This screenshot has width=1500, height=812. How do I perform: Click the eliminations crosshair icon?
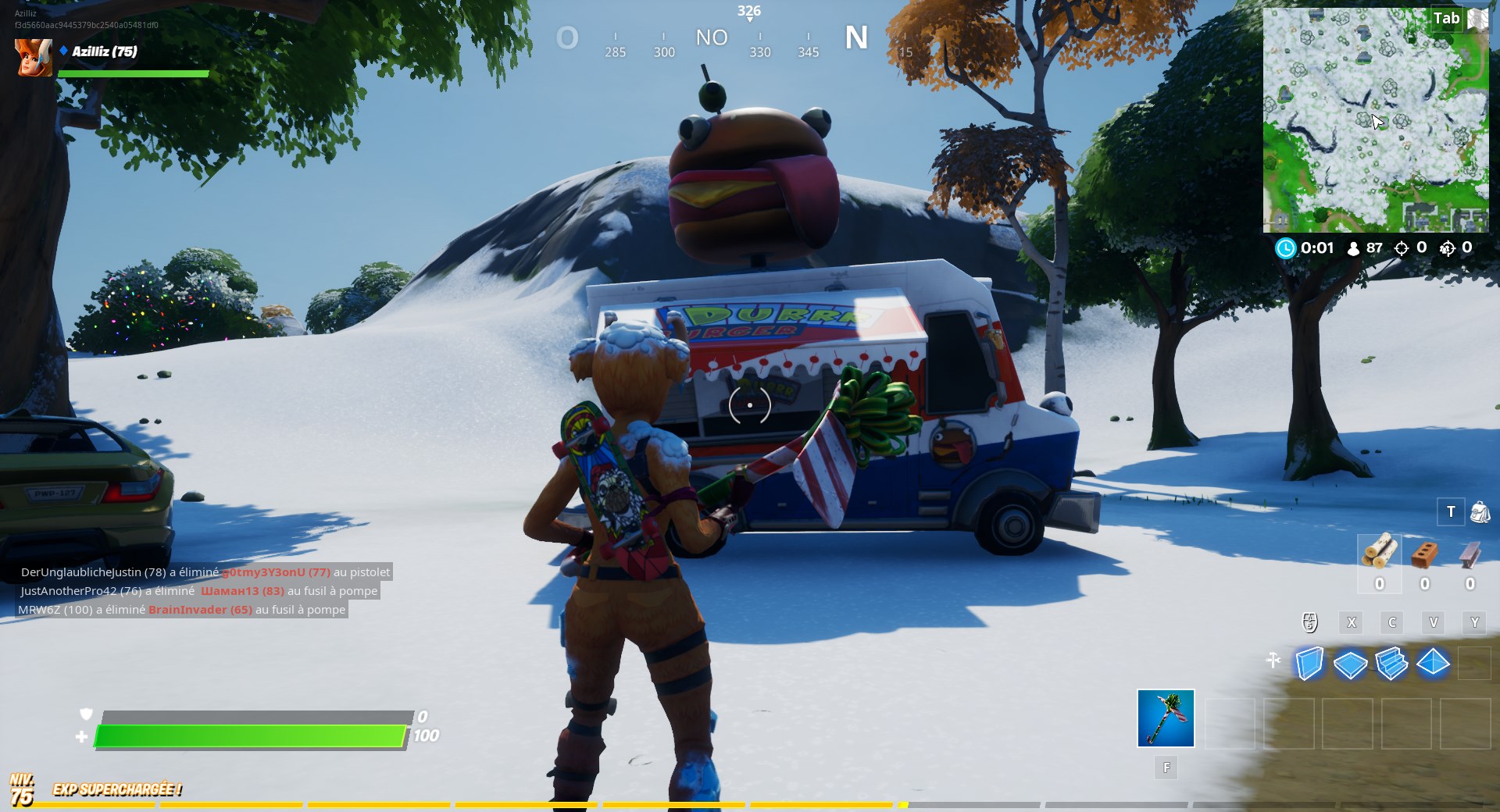point(1402,248)
